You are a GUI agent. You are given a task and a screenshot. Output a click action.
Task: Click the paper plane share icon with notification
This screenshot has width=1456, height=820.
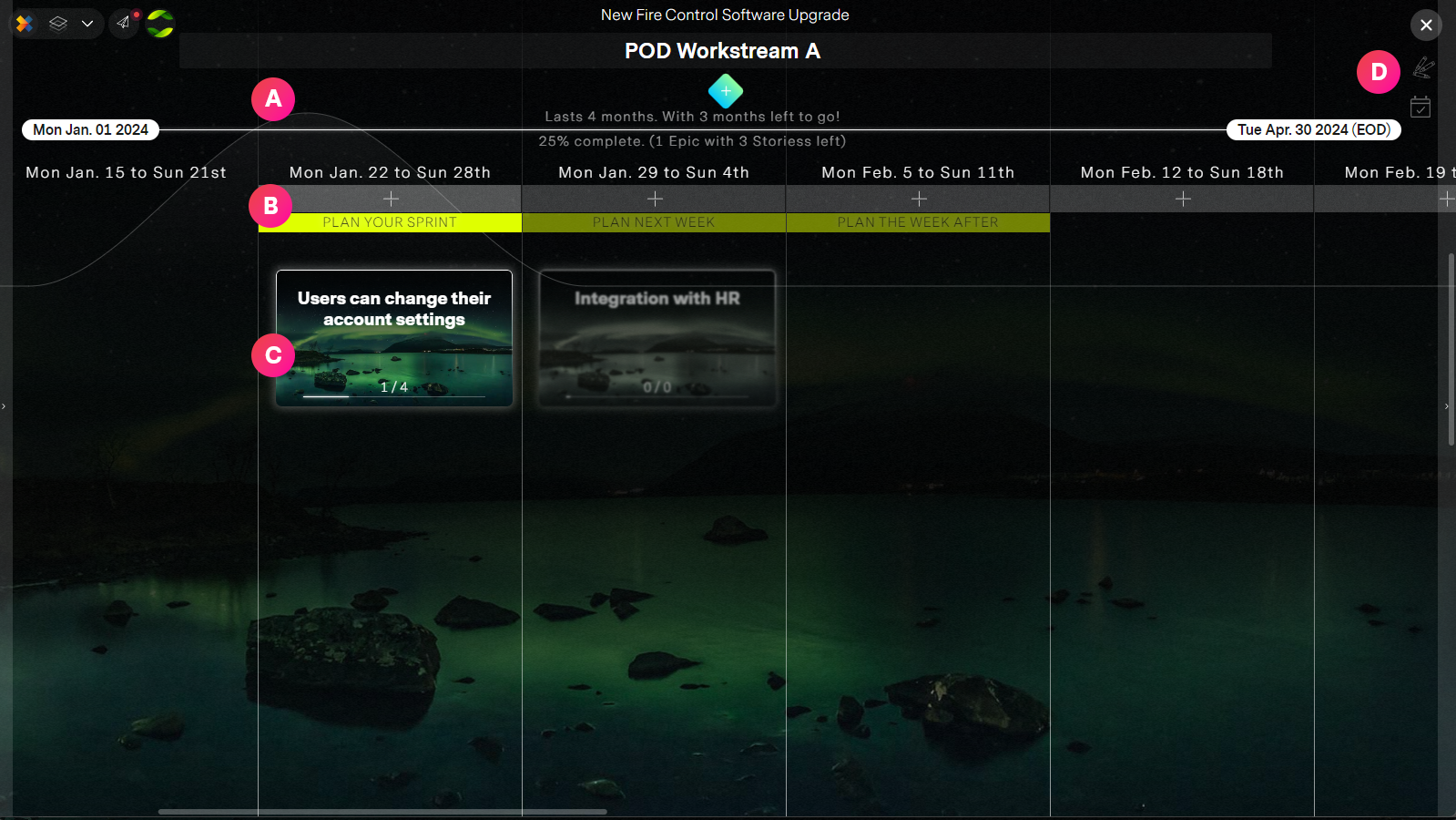tap(124, 24)
